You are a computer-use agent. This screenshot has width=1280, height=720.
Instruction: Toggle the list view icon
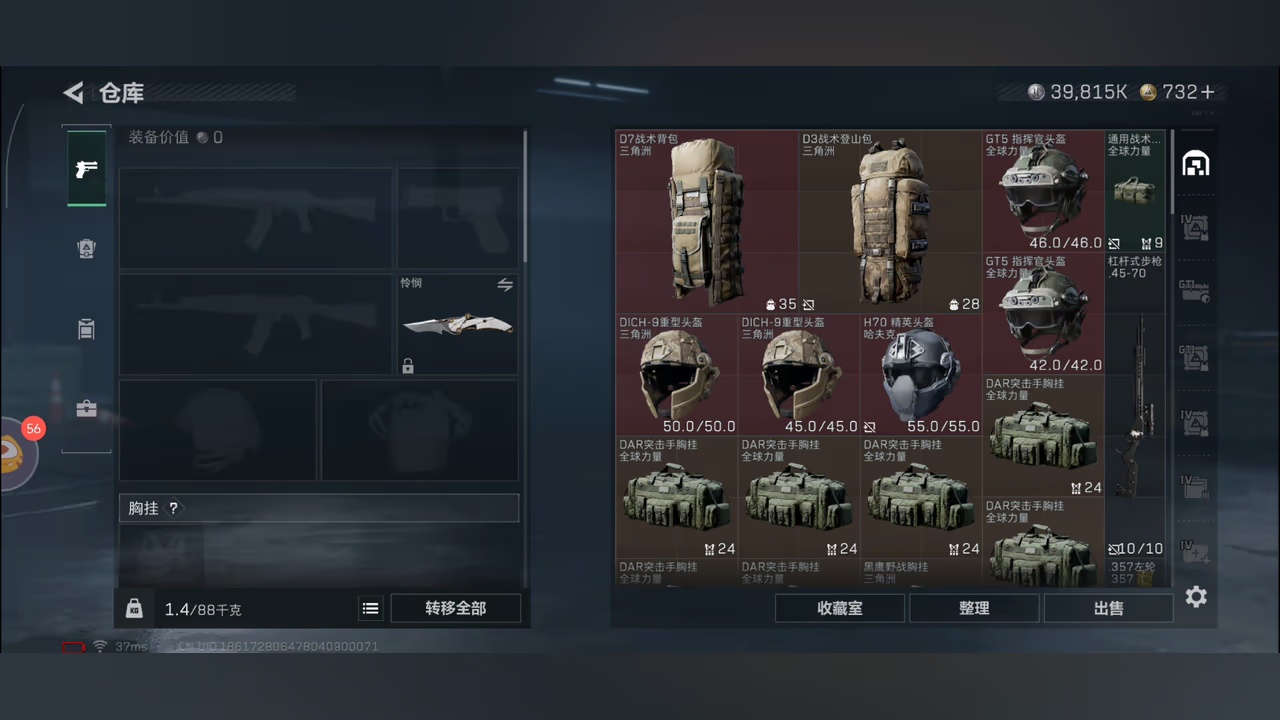tap(370, 608)
